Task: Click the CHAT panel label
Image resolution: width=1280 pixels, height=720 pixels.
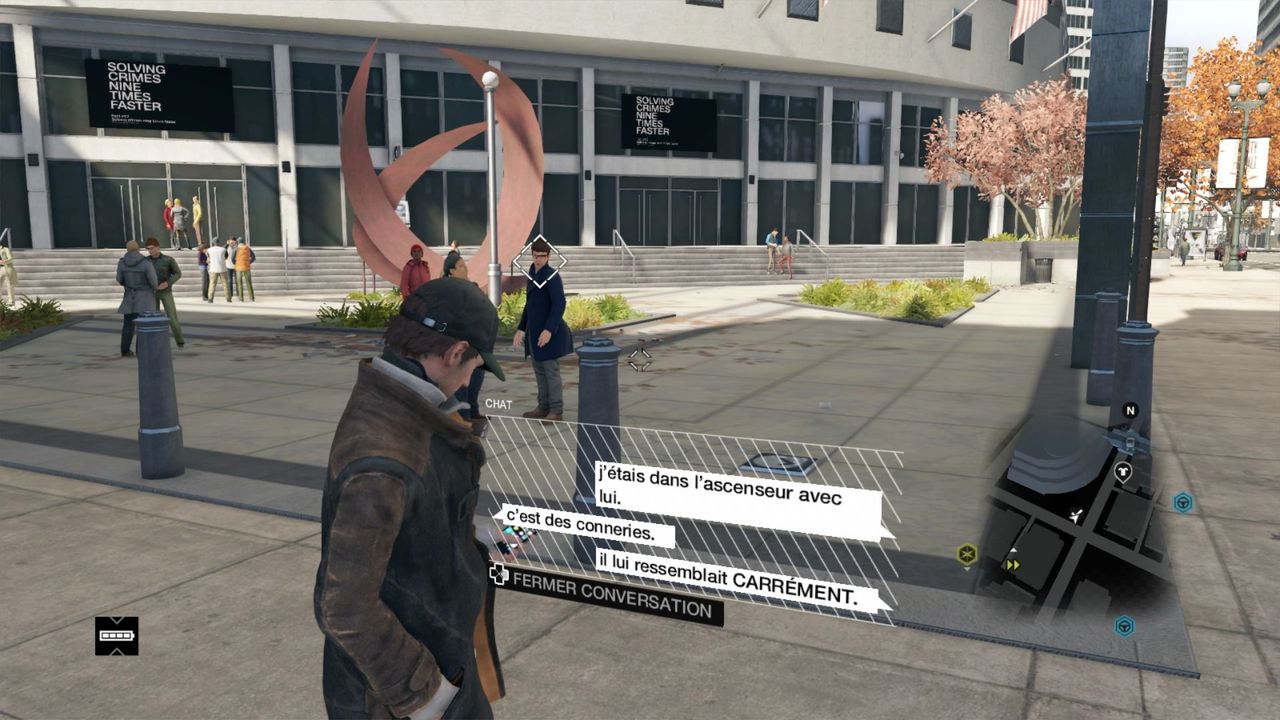Action: click(x=498, y=404)
